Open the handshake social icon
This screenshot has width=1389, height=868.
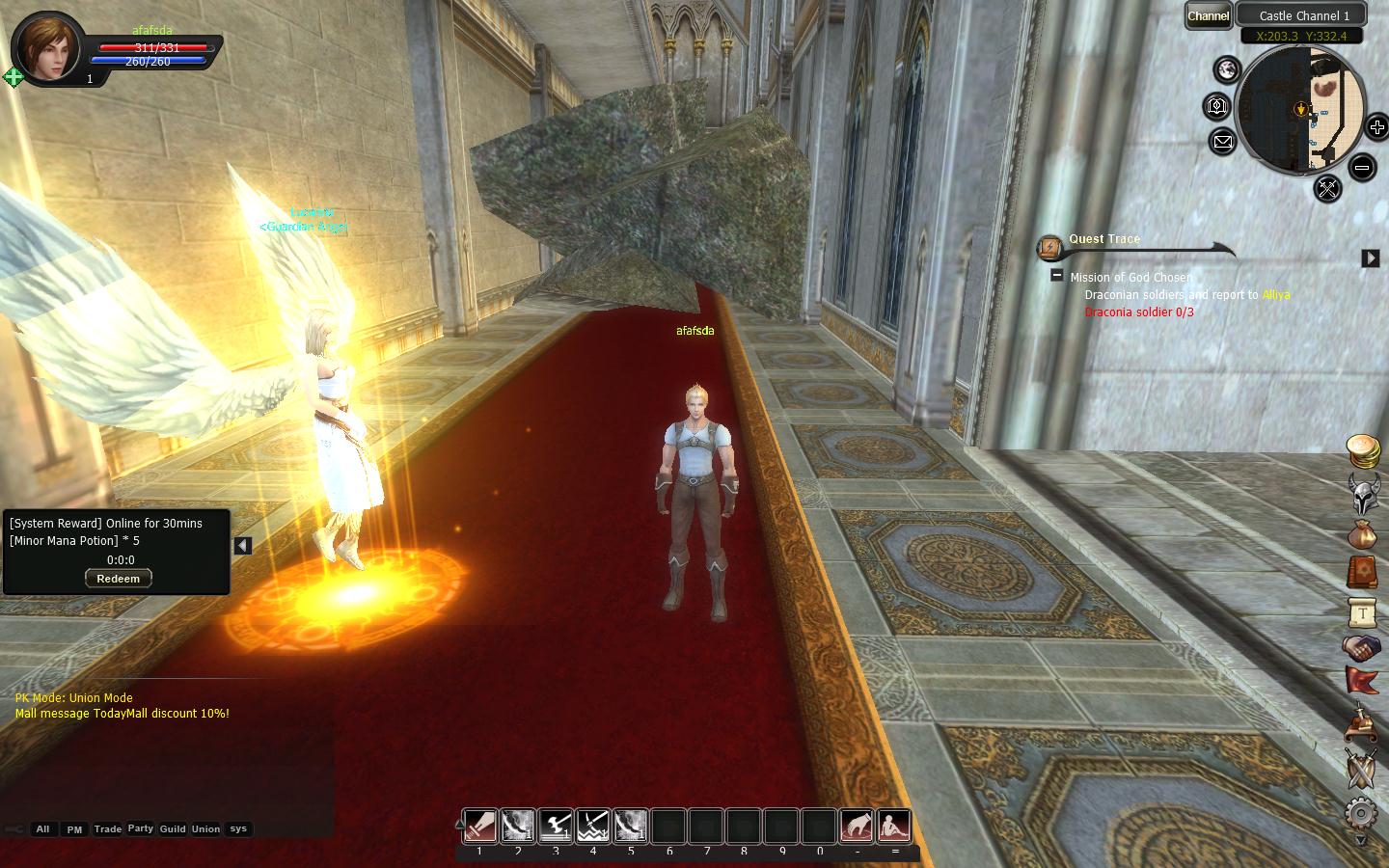point(1362,647)
